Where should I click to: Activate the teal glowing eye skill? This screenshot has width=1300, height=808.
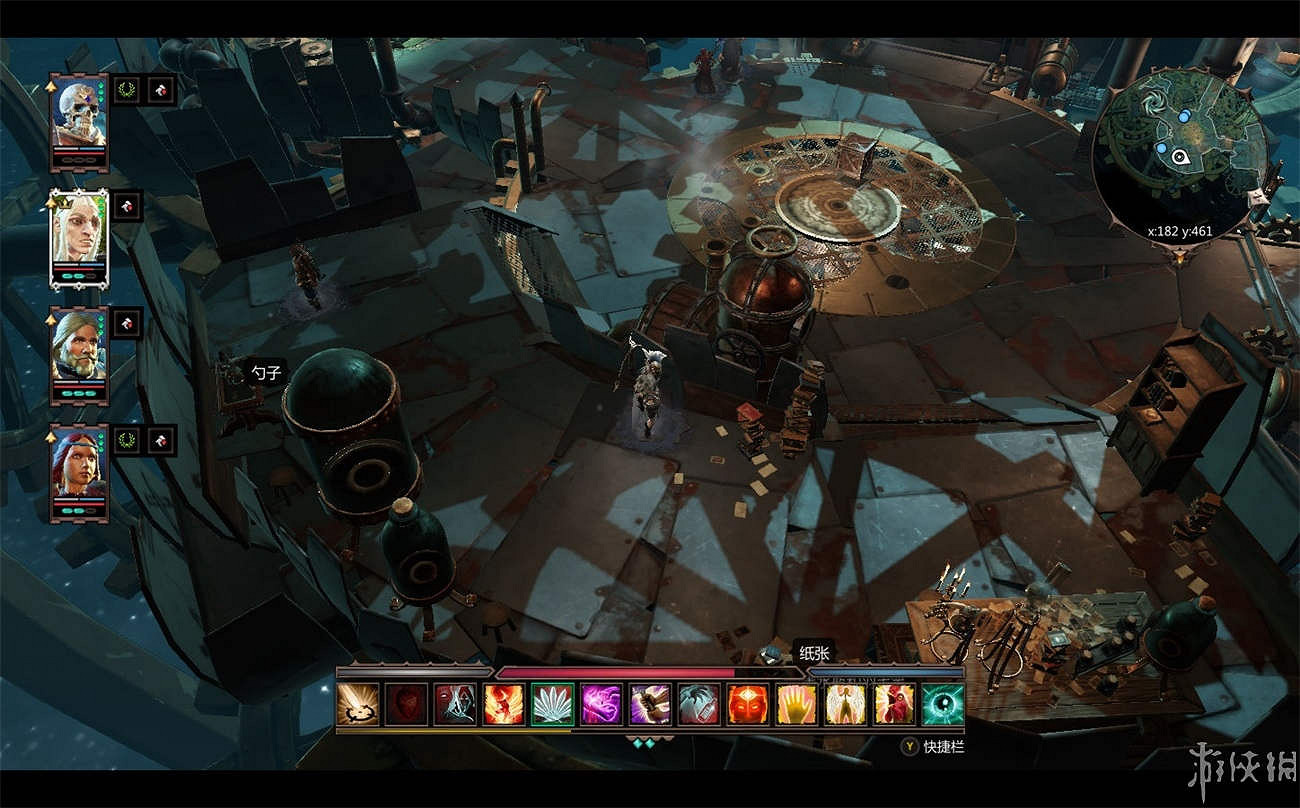coord(943,704)
